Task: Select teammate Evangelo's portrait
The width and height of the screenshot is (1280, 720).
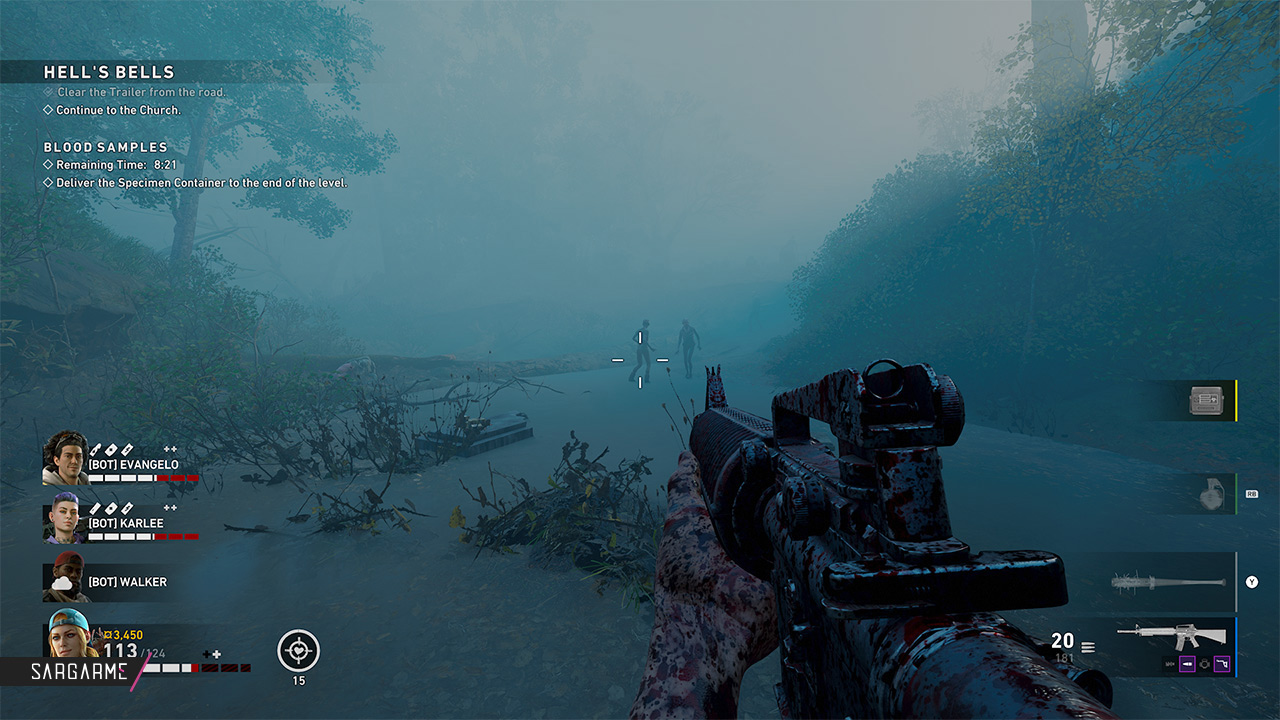Action: point(65,458)
